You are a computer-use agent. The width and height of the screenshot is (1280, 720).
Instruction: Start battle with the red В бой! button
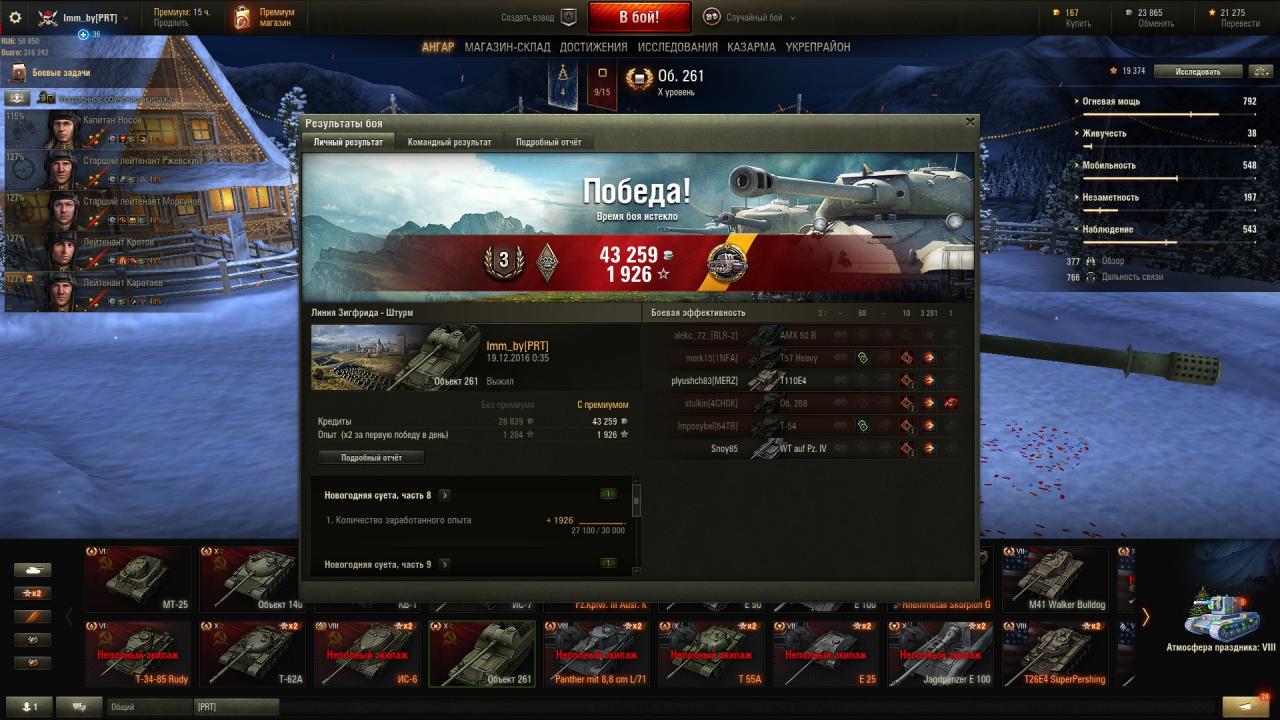(x=639, y=17)
